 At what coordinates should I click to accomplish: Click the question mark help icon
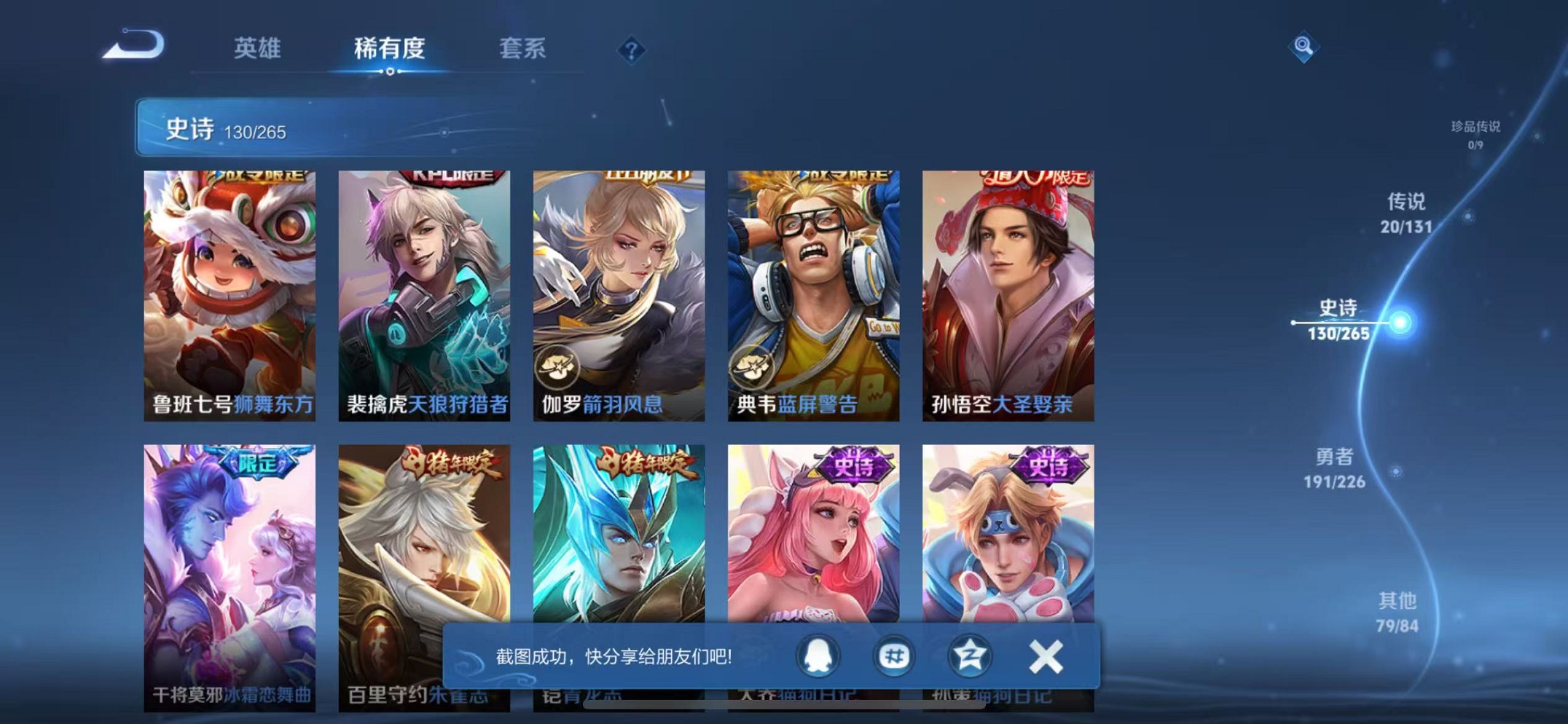pyautogui.click(x=631, y=50)
